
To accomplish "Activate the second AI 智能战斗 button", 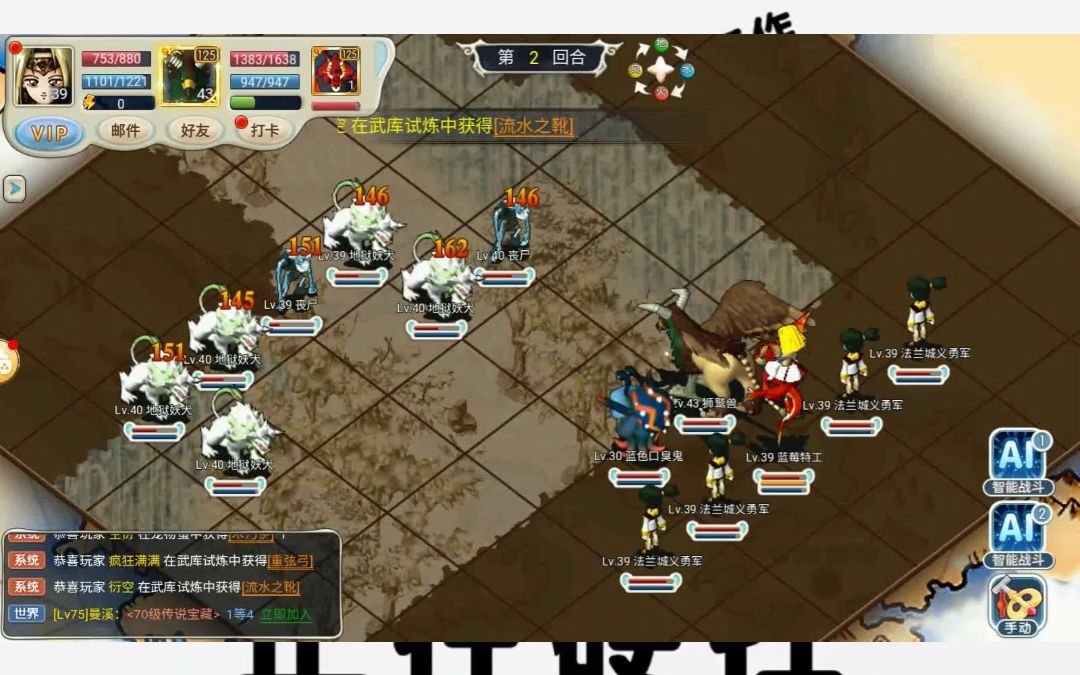I will 1018,534.
